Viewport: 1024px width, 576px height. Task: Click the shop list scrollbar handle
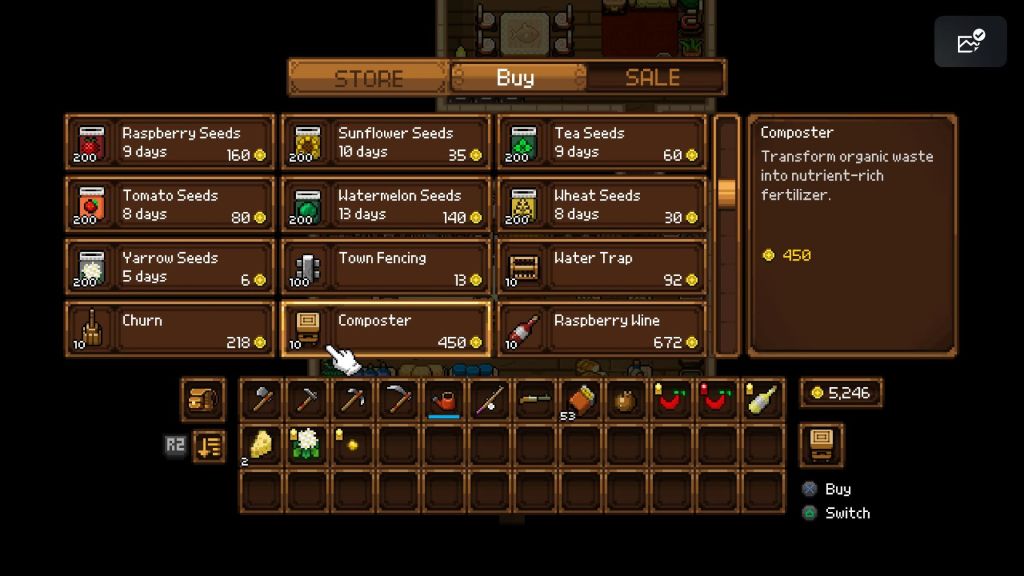pos(727,193)
